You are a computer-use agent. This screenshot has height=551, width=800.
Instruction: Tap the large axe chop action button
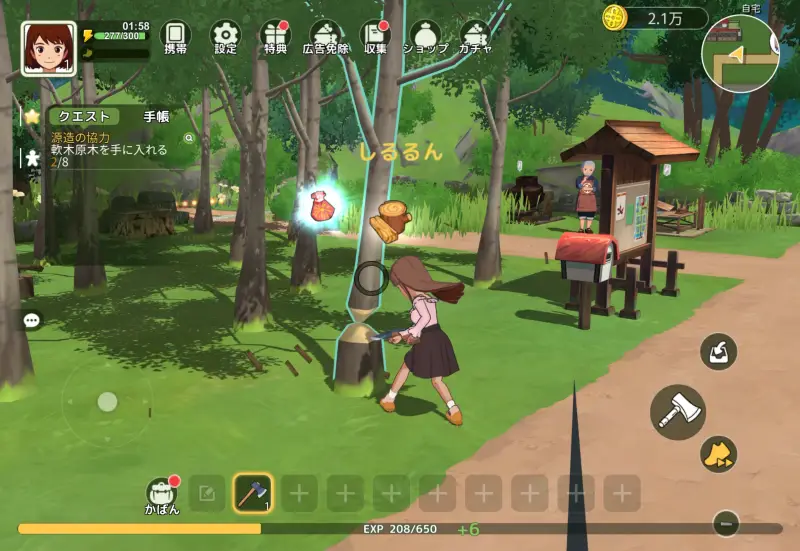(678, 412)
